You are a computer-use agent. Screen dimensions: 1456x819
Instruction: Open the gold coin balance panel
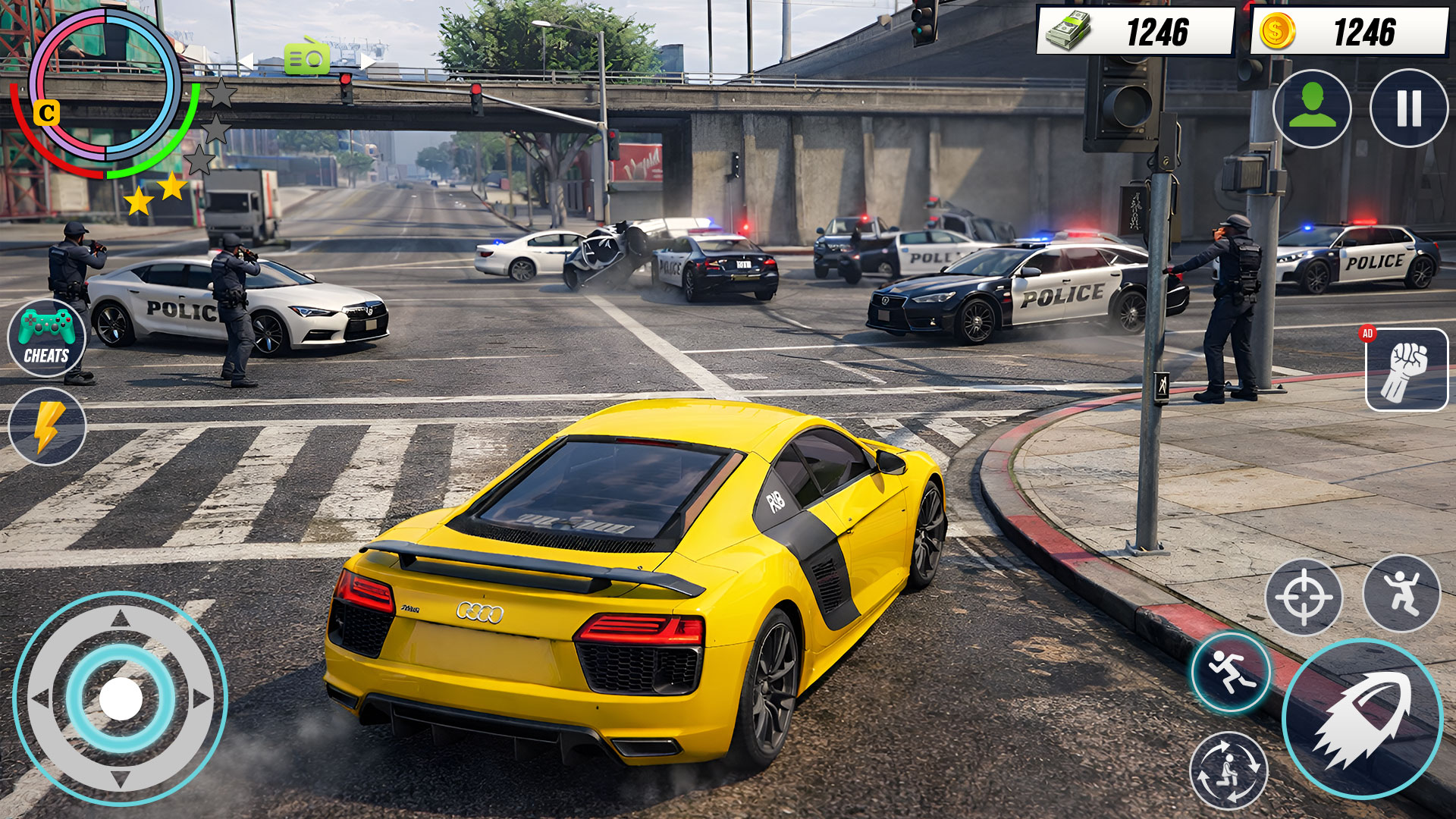[x=1348, y=32]
